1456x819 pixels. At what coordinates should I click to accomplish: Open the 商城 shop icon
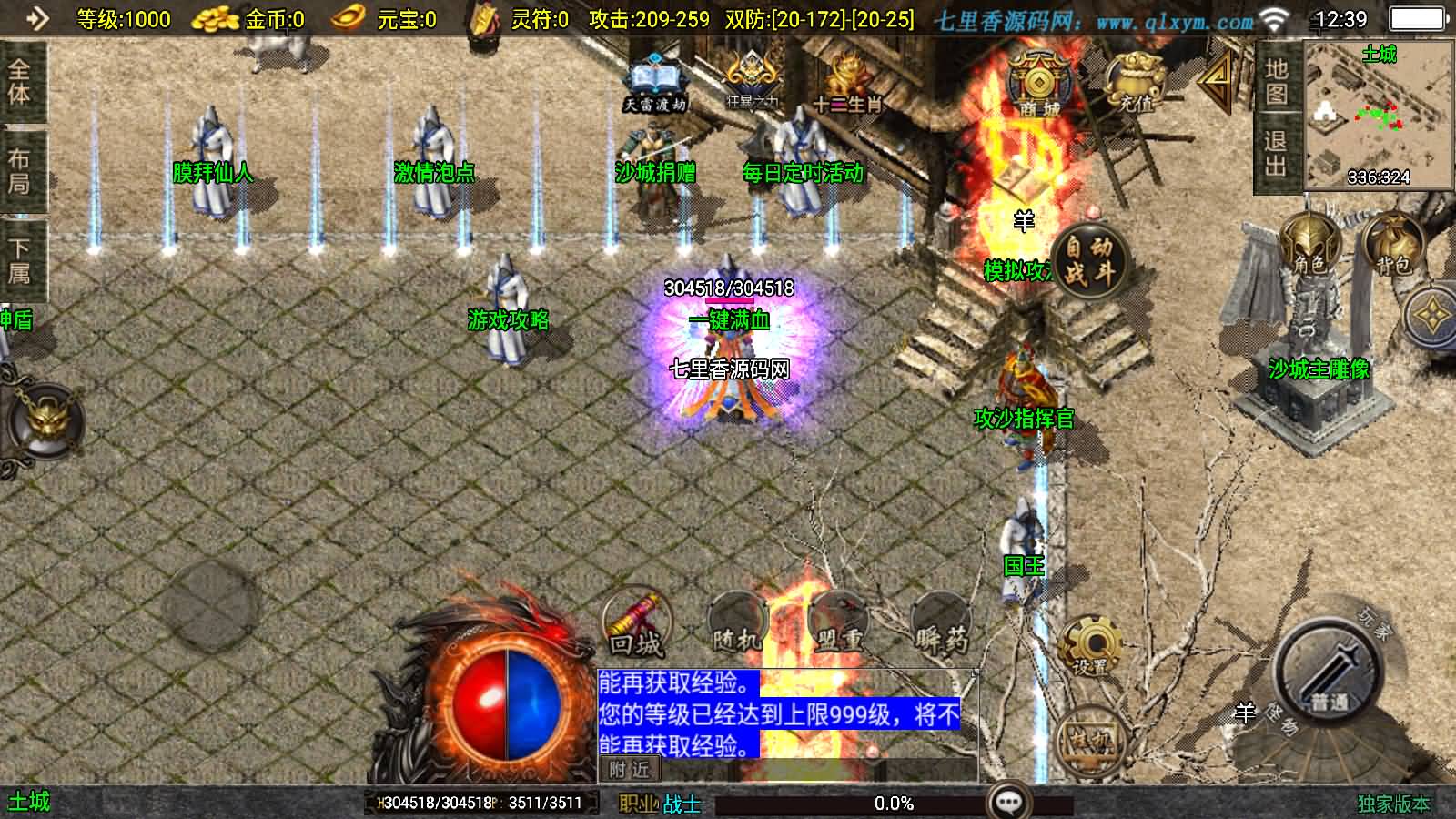click(x=1037, y=82)
